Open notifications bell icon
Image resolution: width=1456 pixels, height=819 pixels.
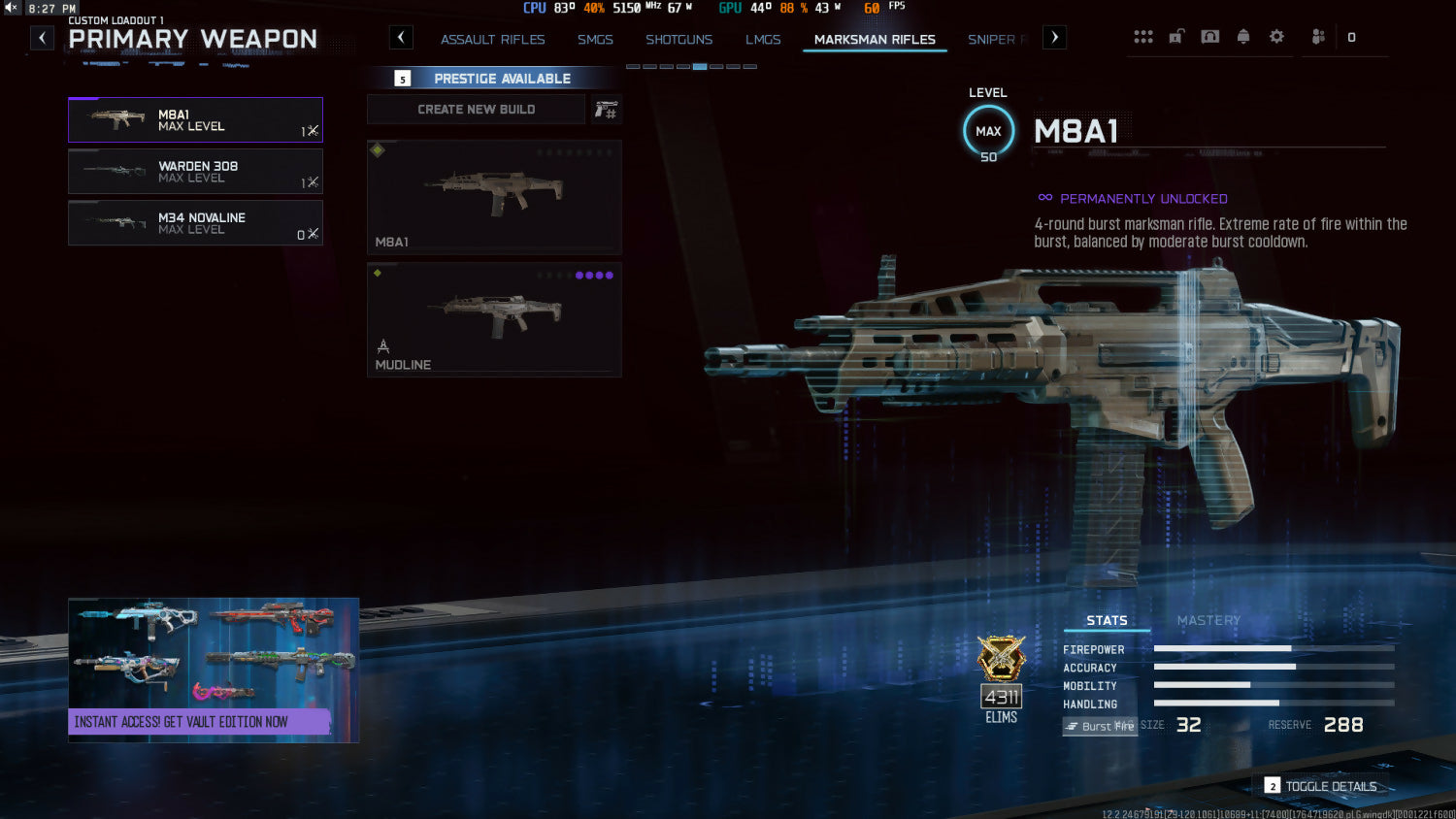point(1243,37)
